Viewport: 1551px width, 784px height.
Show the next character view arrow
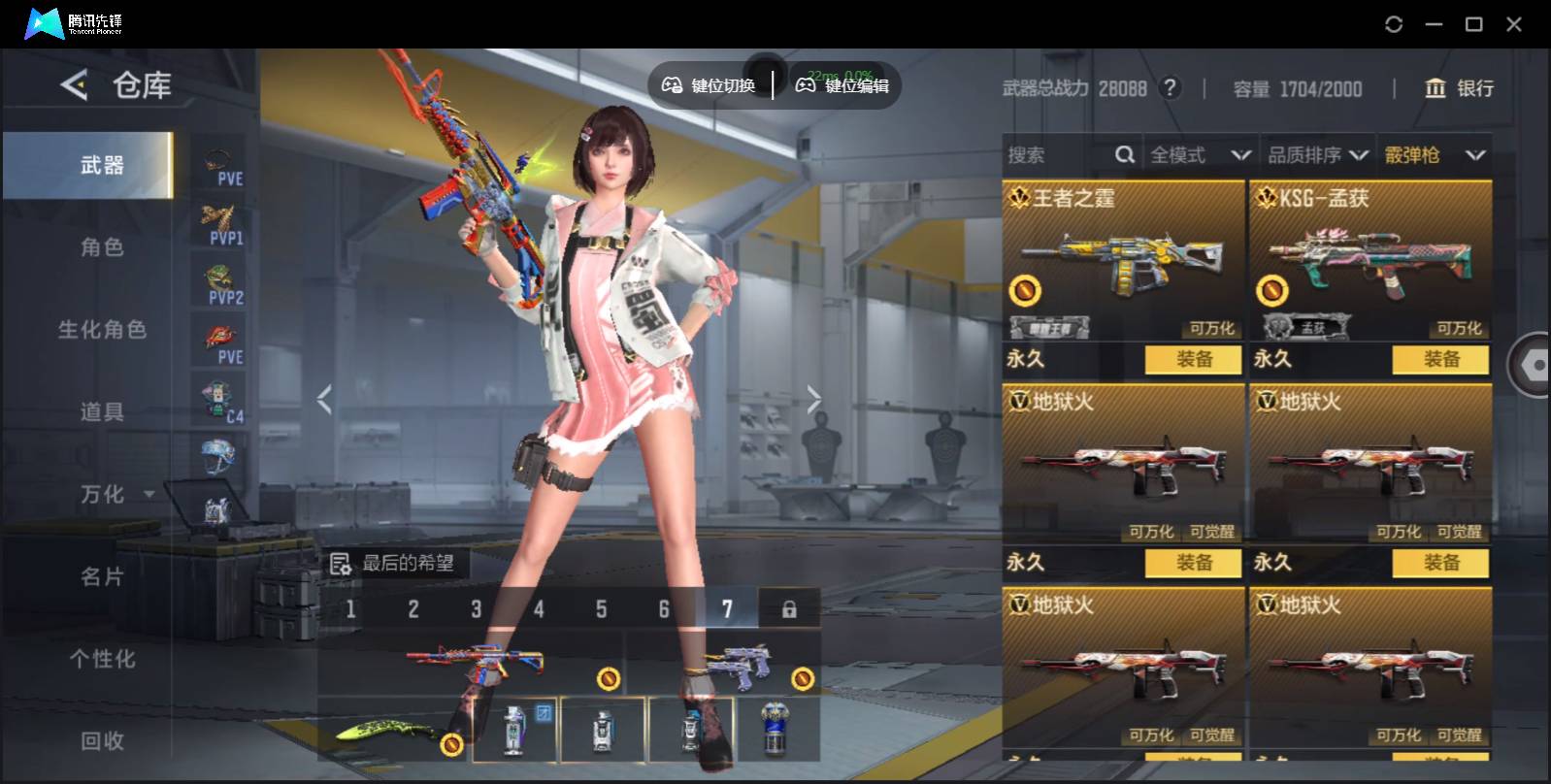(x=813, y=399)
